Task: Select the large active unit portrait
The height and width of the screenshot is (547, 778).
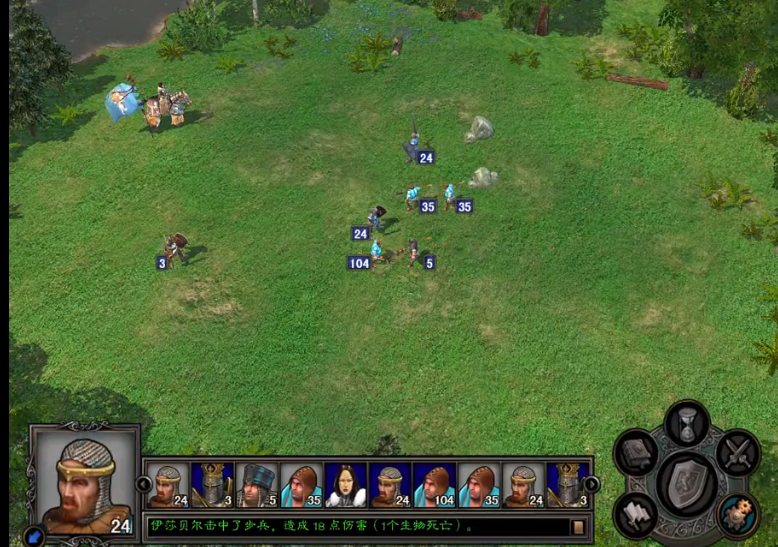Action: click(85, 480)
